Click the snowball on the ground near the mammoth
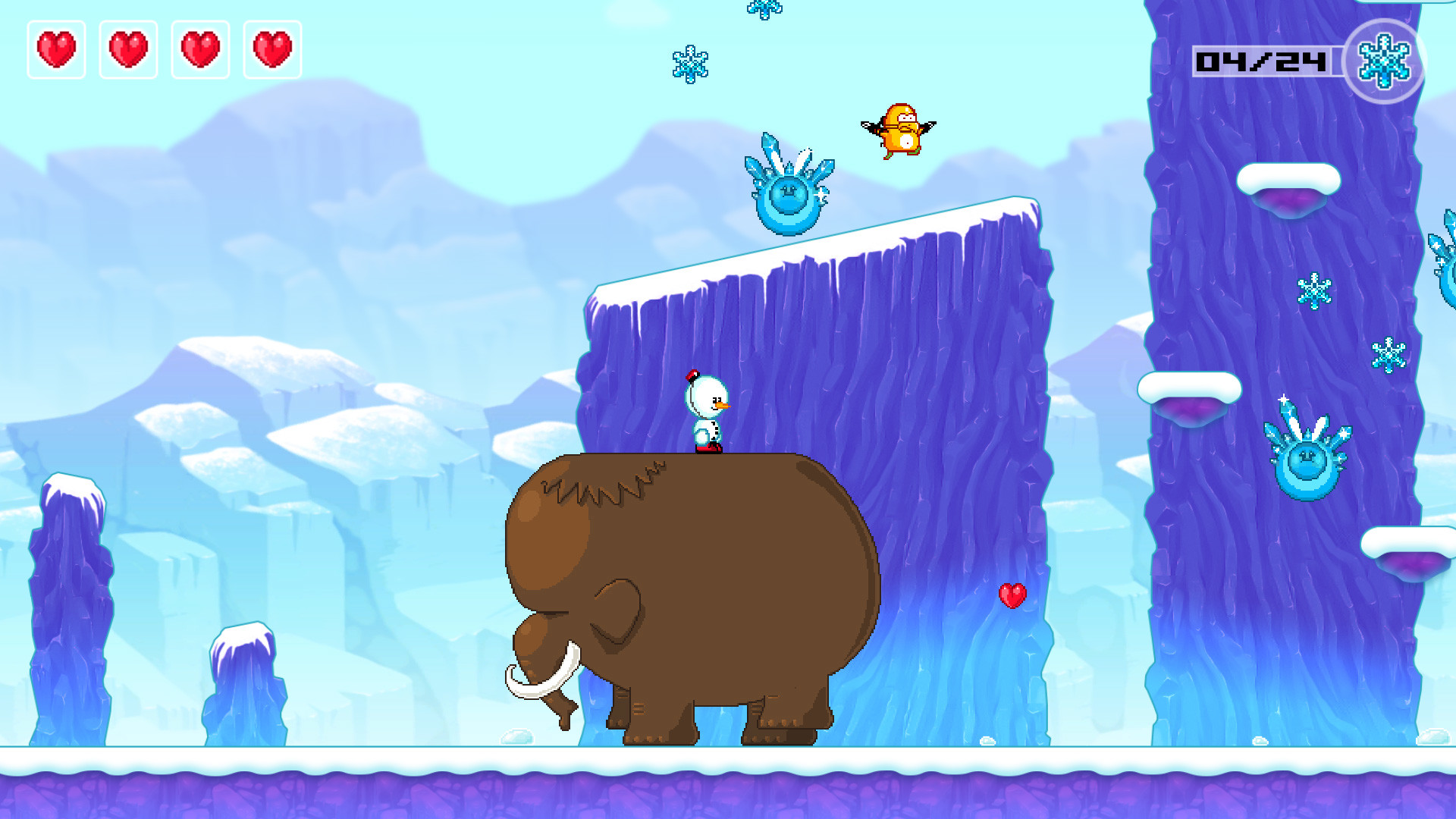The image size is (1456, 819). (x=516, y=736)
